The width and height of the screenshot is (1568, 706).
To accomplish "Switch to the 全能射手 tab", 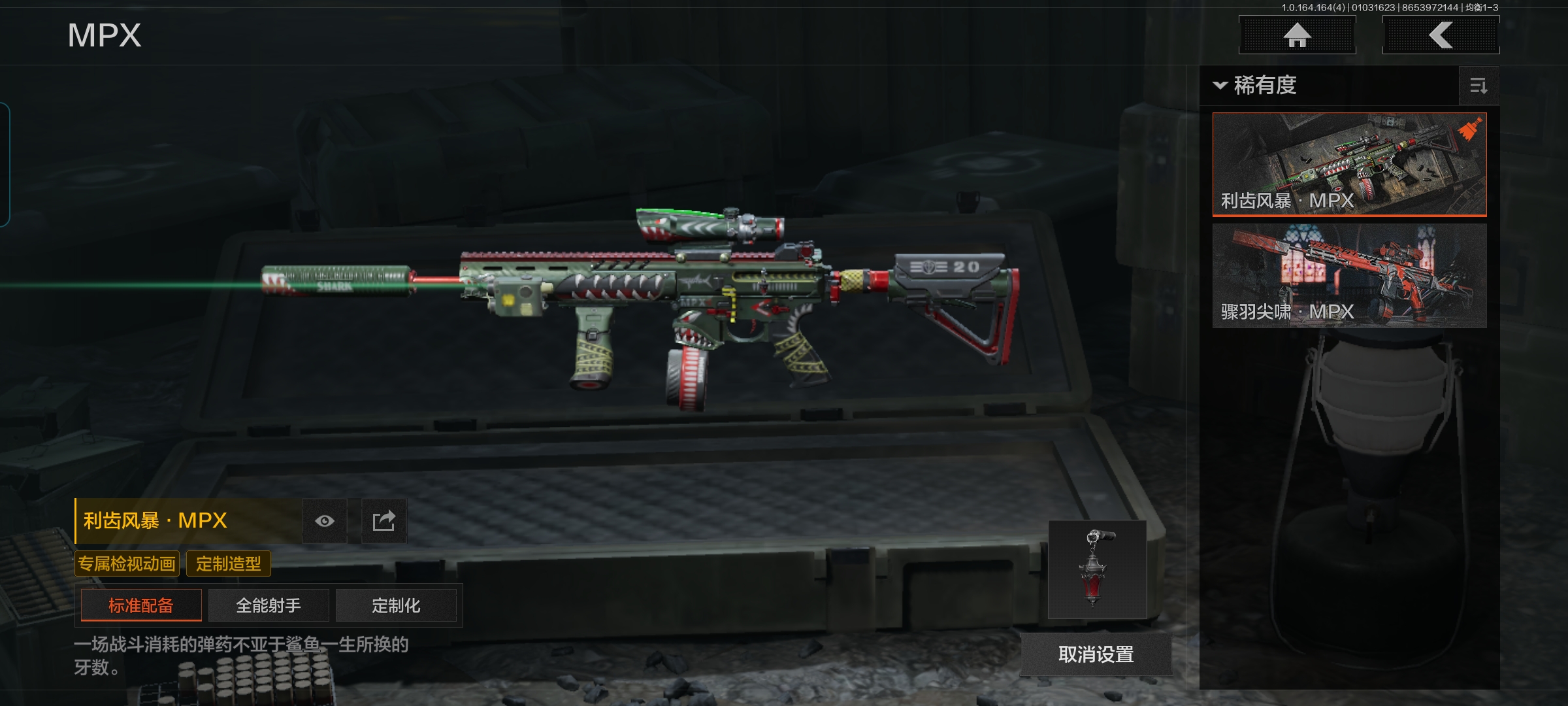I will 269,605.
